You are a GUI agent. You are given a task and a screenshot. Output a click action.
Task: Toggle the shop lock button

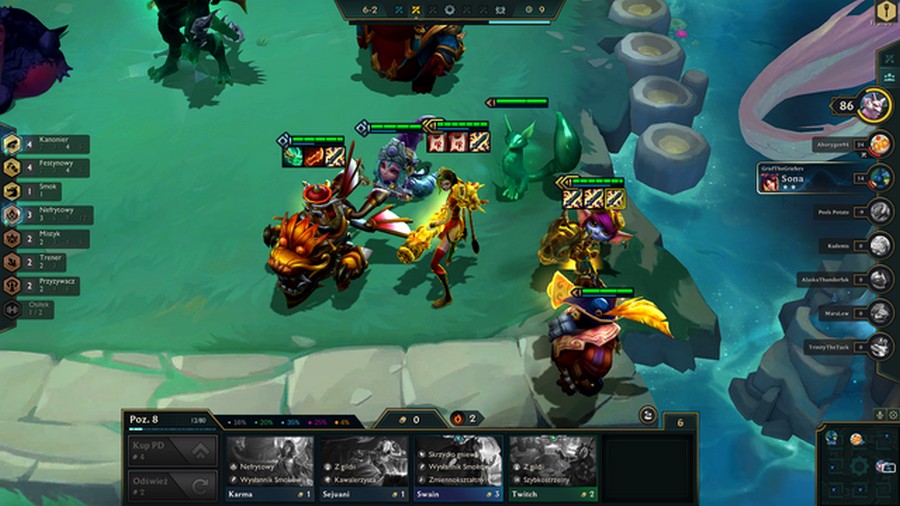pyautogui.click(x=647, y=415)
